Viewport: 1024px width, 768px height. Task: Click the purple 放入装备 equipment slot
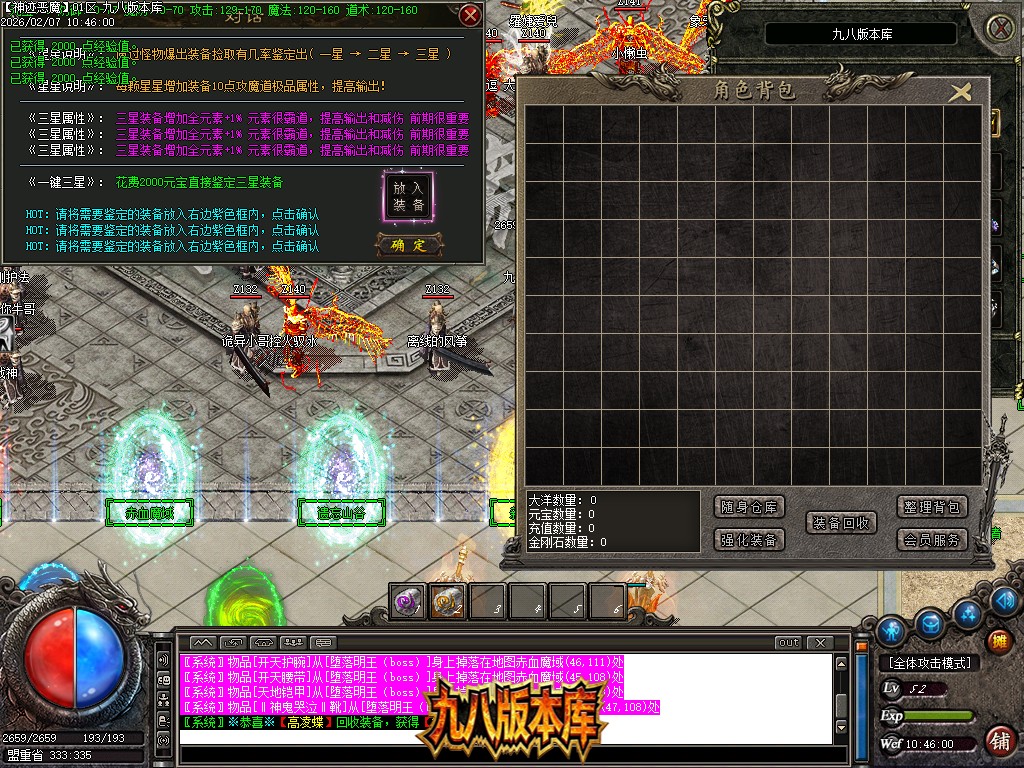(408, 196)
